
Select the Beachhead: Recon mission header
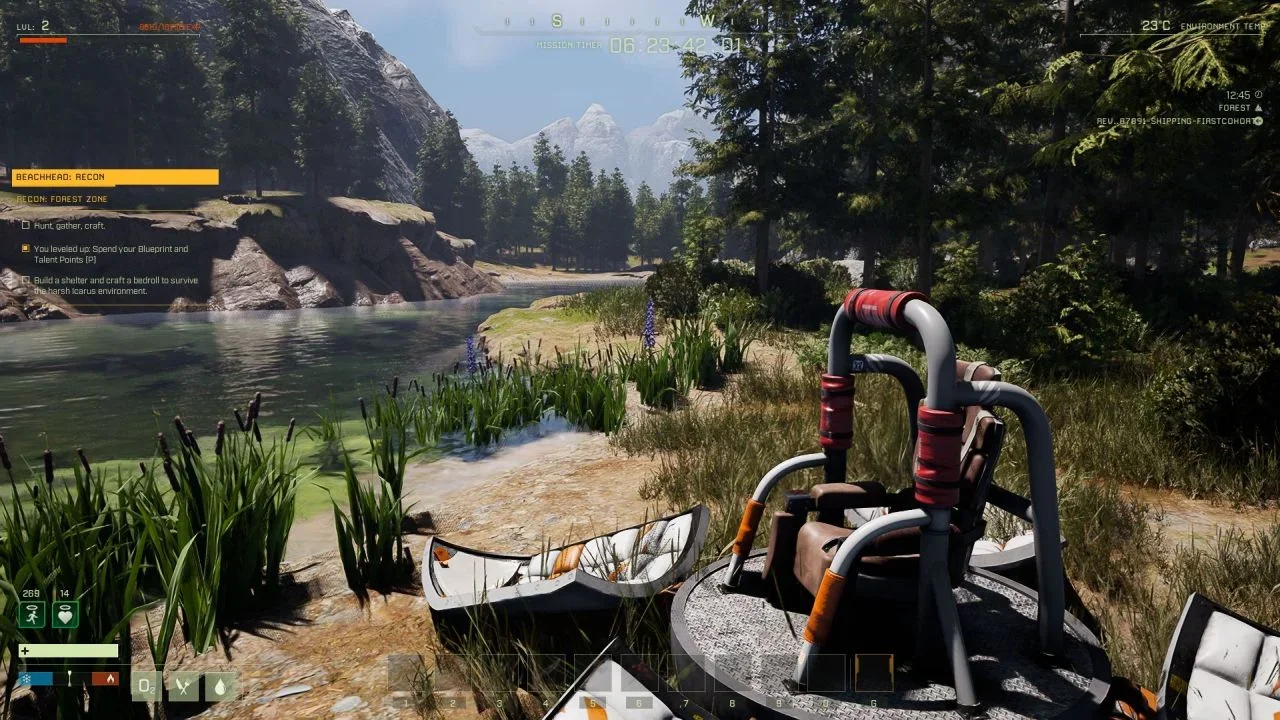(x=115, y=177)
